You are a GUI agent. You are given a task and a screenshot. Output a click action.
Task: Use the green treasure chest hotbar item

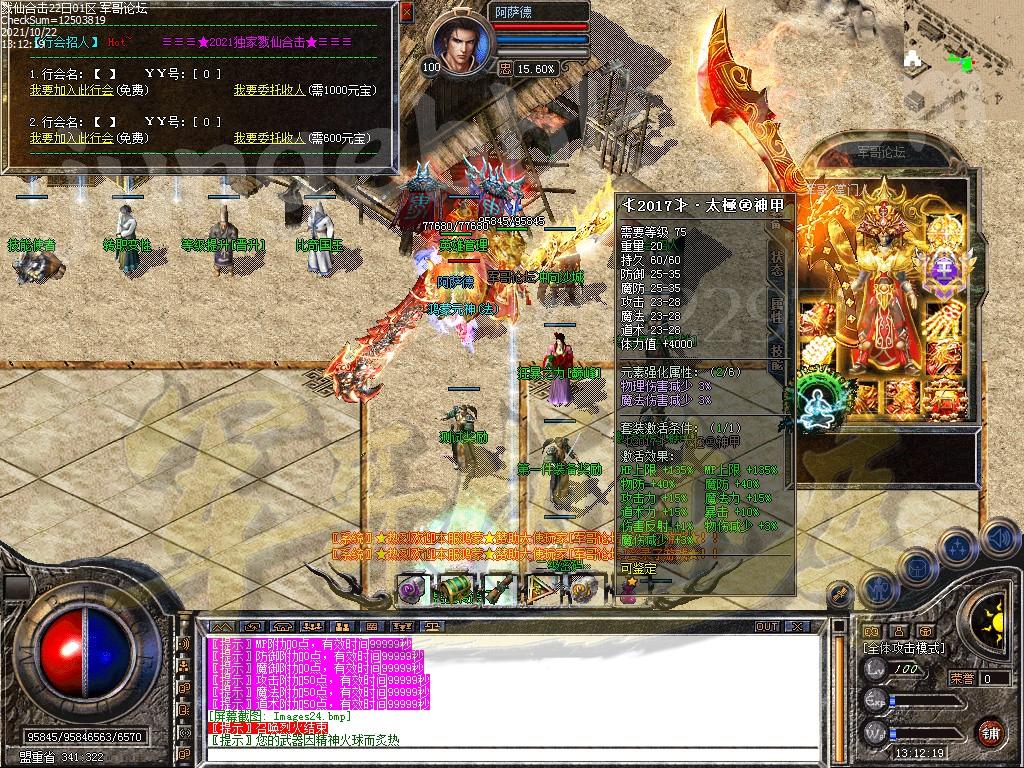point(455,590)
